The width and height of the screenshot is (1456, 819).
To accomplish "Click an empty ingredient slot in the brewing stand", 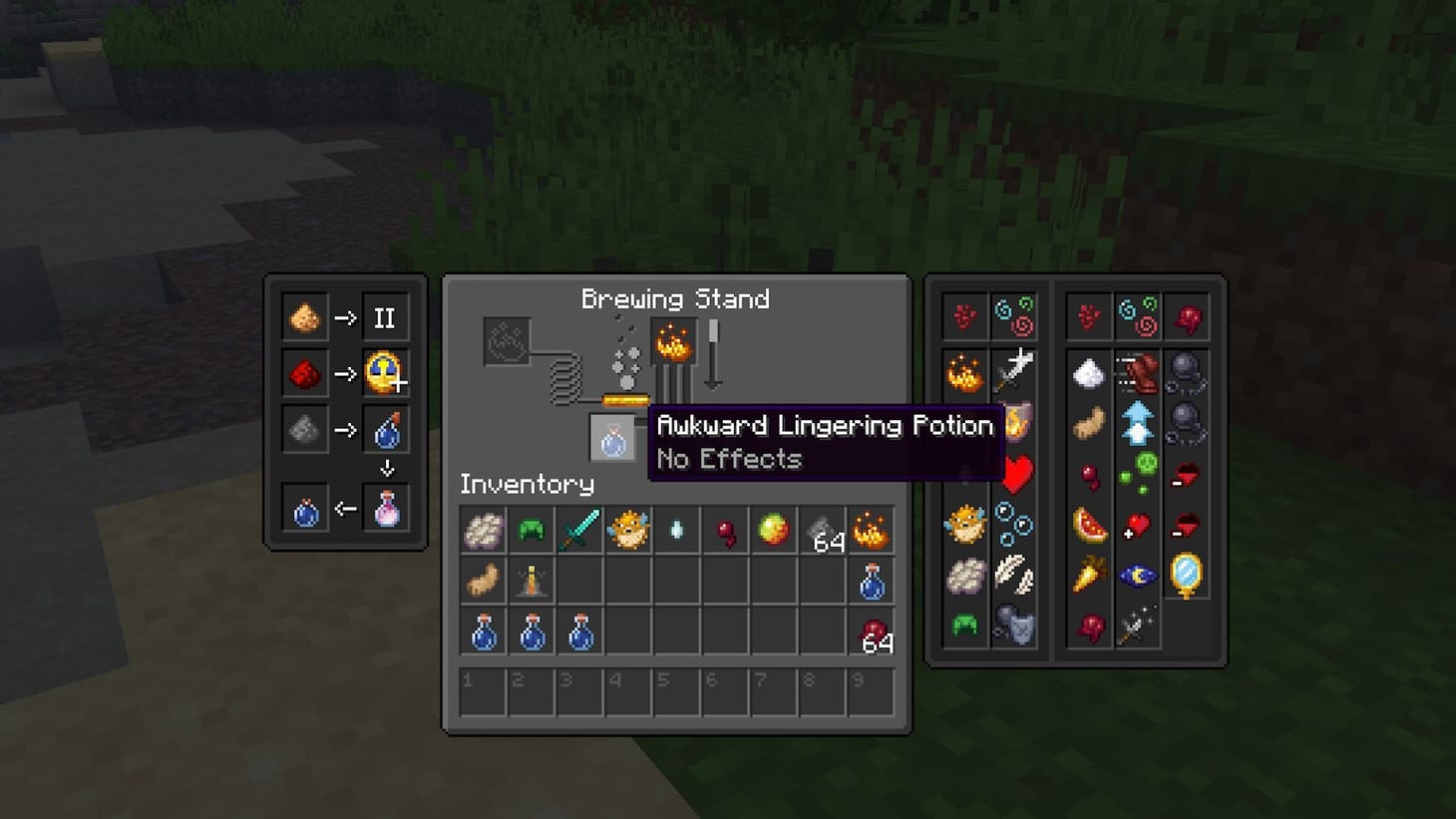I will (507, 339).
